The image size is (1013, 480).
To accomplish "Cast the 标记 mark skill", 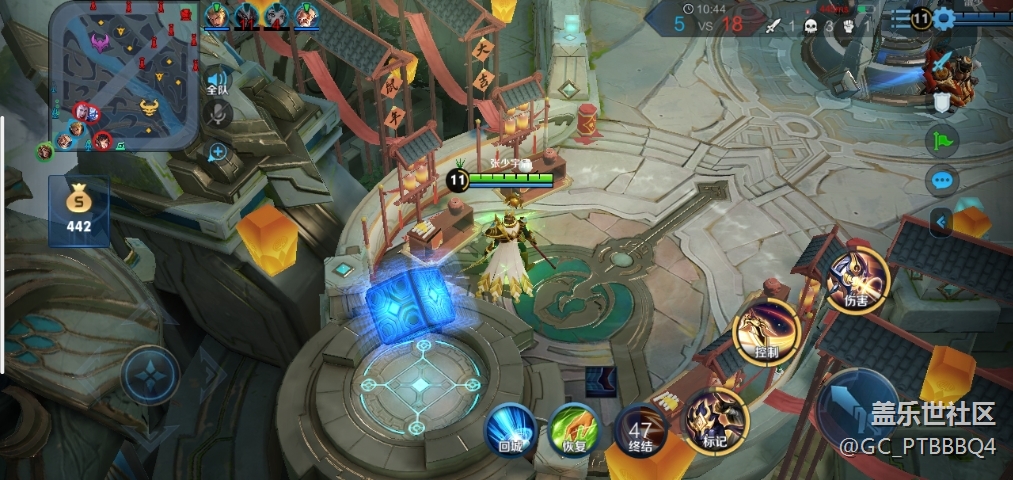I will [716, 420].
